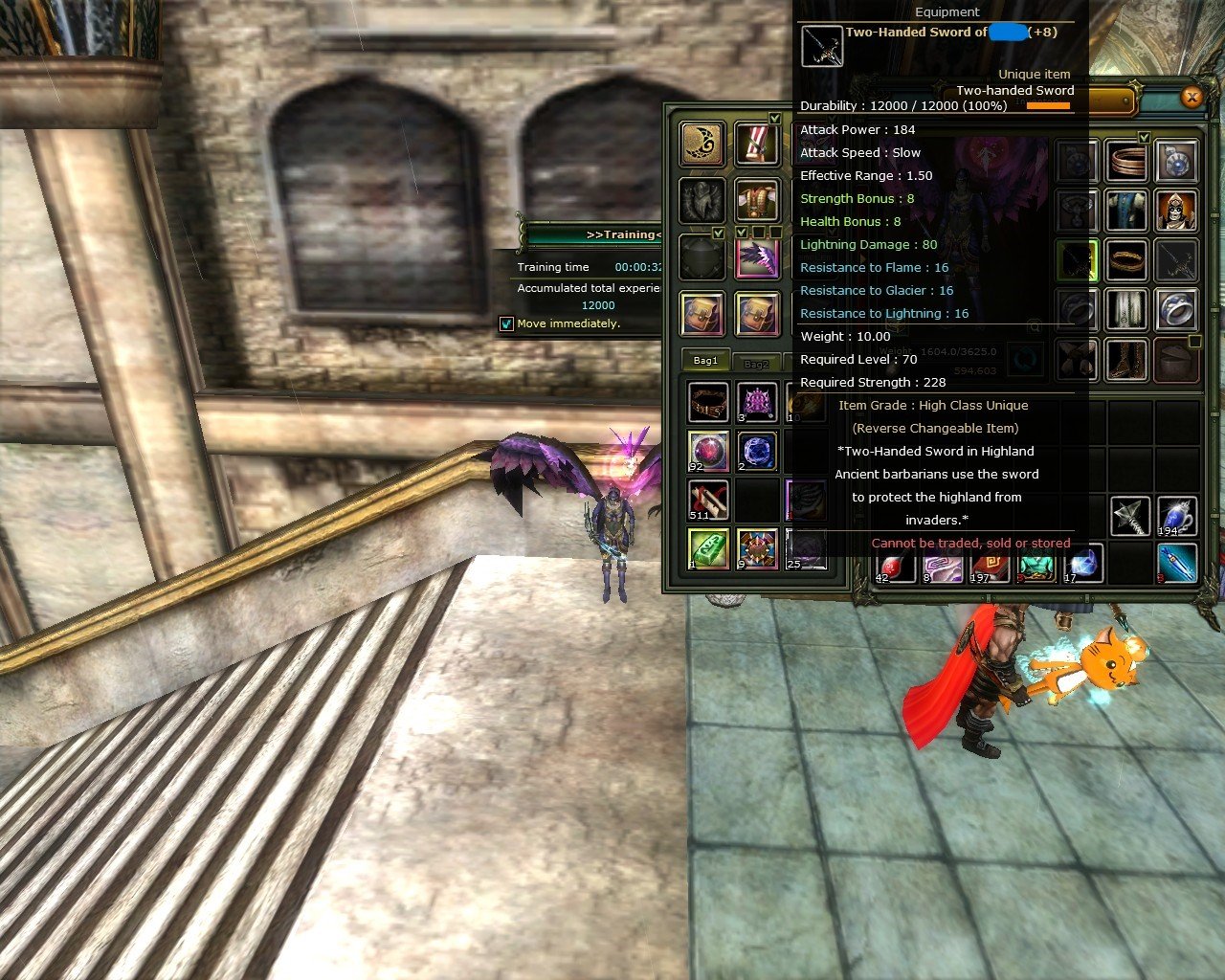This screenshot has width=1225, height=980.
Task: Click the stack of 92 red orbs
Action: (706, 450)
